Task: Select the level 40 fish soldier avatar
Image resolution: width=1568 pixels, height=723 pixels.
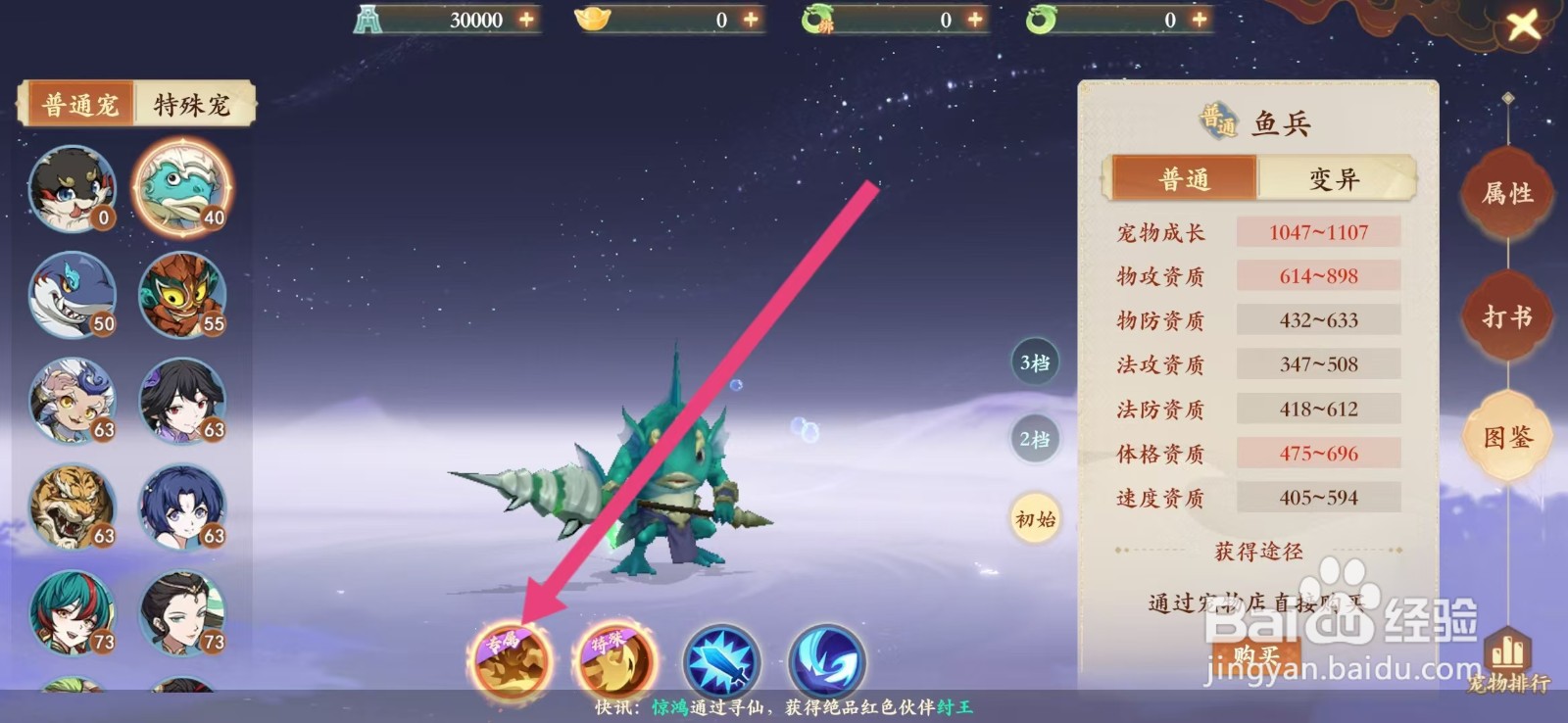Action: pyautogui.click(x=183, y=188)
